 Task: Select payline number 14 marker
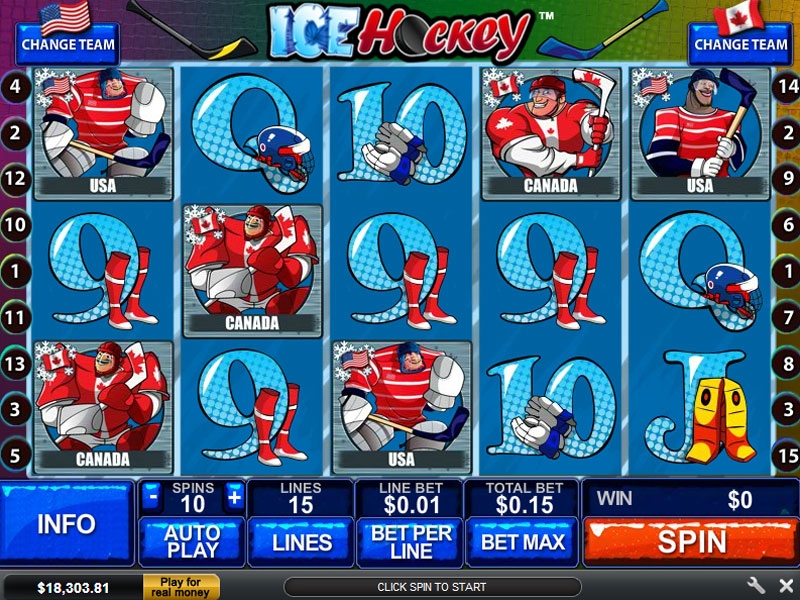point(785,87)
